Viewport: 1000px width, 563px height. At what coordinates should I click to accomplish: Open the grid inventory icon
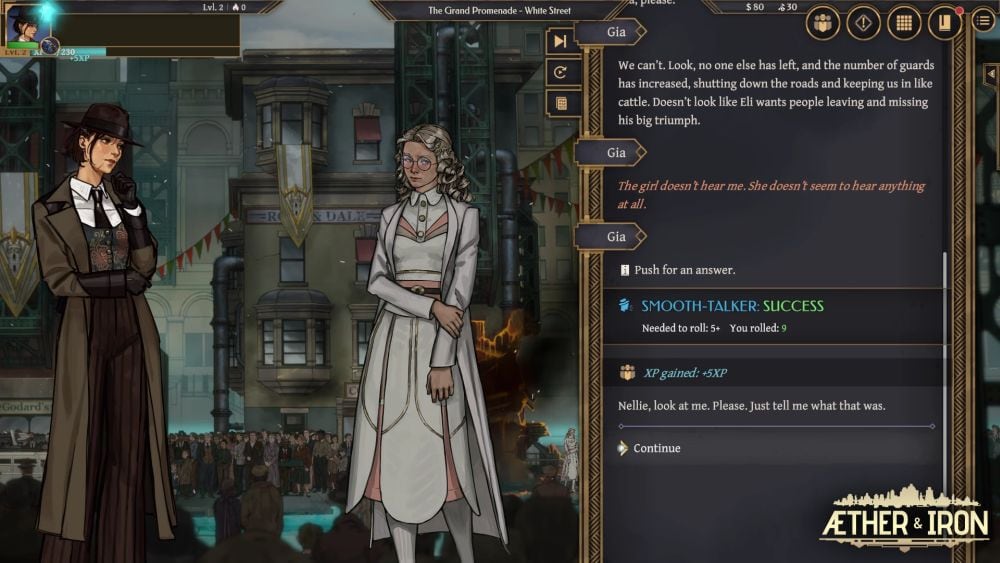point(904,22)
